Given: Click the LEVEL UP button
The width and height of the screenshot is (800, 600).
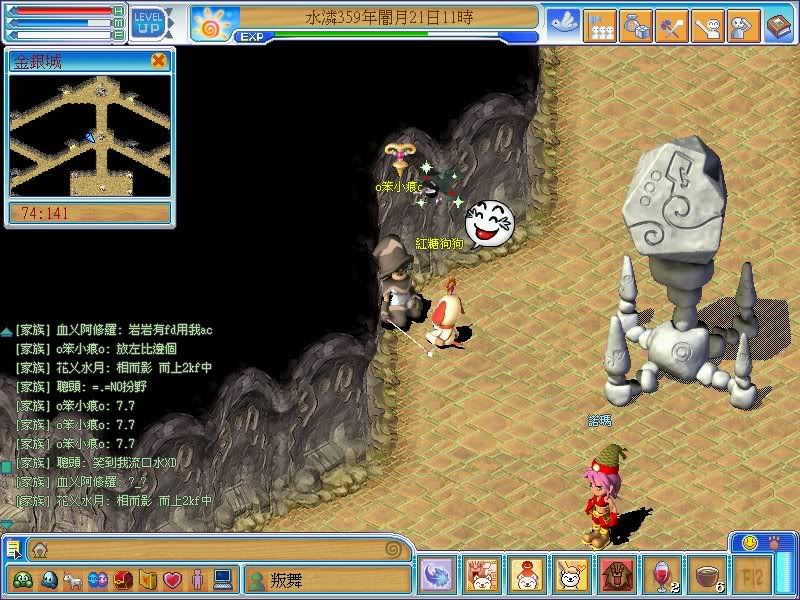Looking at the screenshot, I should pos(149,20).
